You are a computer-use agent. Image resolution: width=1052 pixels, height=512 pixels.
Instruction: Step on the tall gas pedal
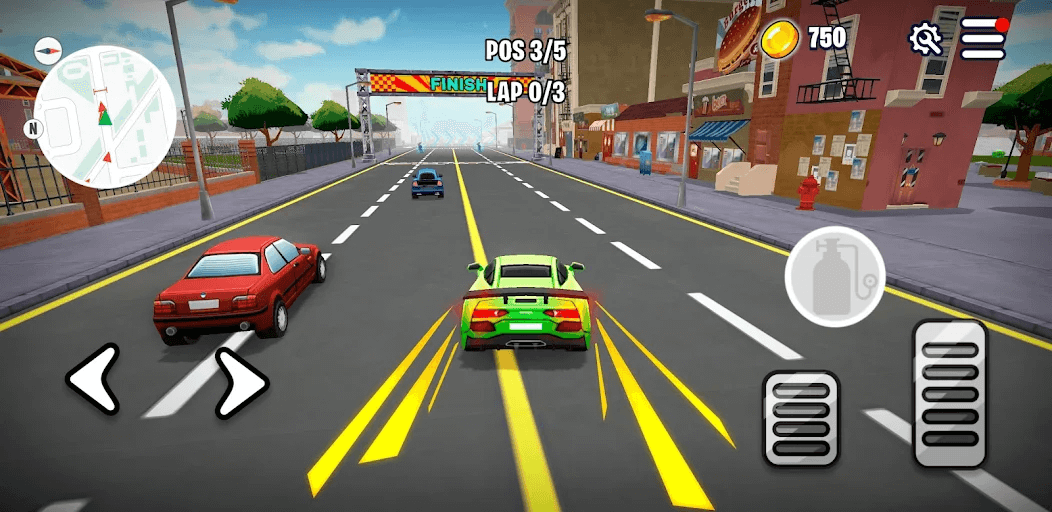(x=950, y=393)
